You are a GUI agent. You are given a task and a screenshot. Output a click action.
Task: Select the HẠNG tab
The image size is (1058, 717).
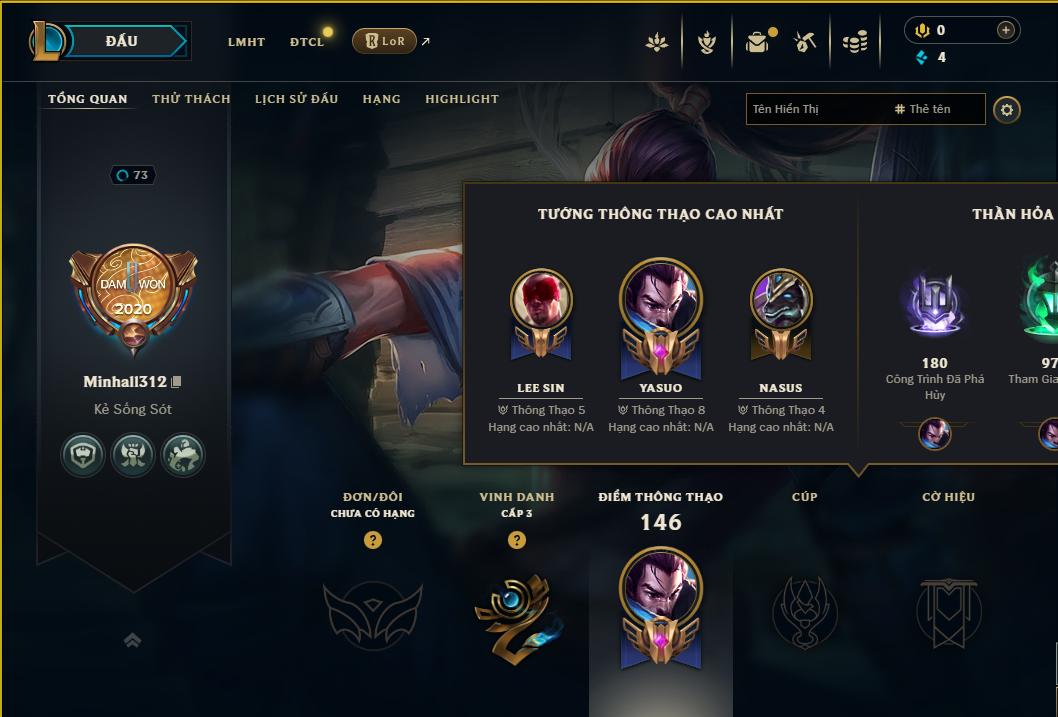click(x=381, y=99)
